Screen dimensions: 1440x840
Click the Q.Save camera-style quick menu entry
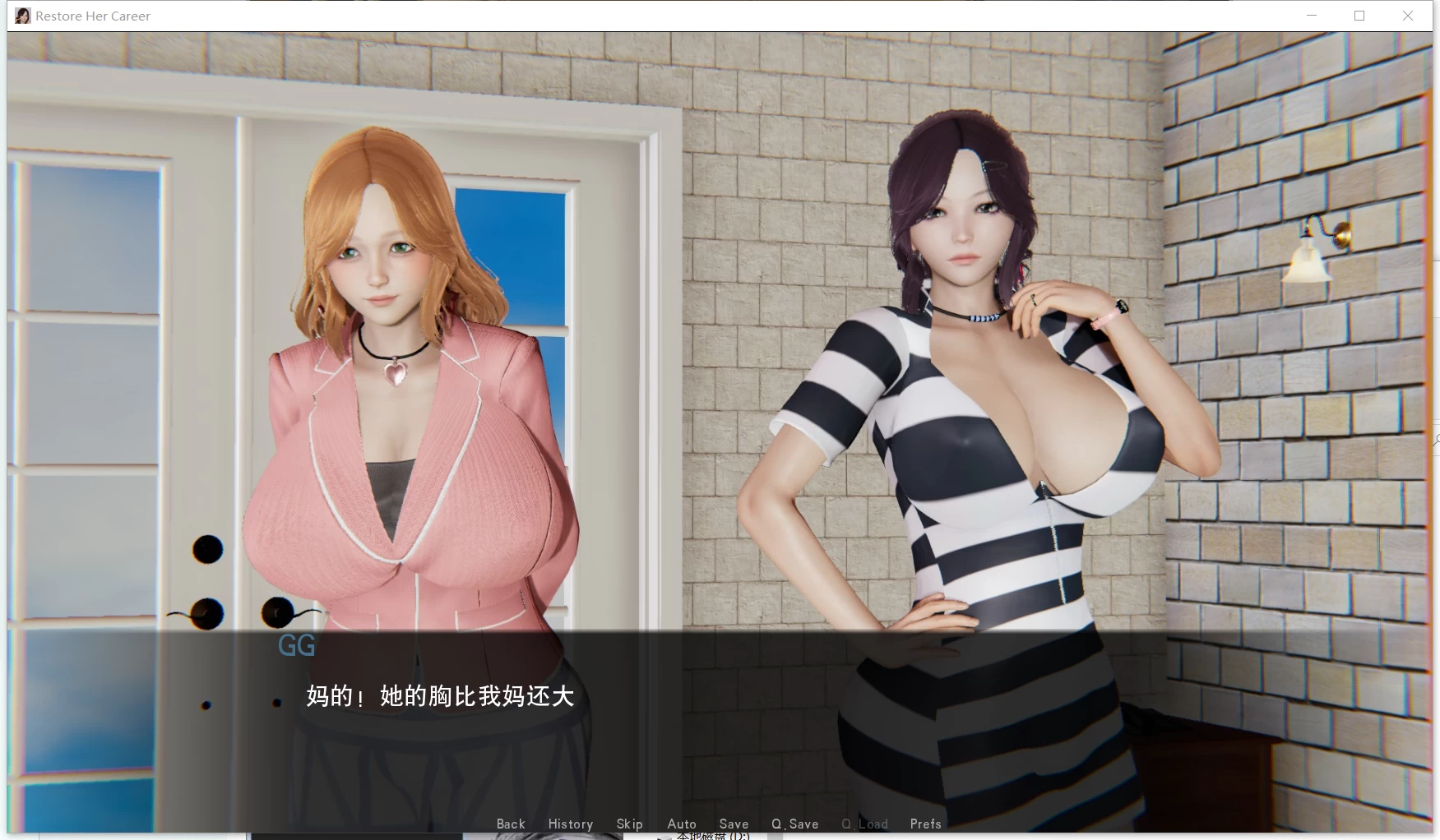[794, 824]
